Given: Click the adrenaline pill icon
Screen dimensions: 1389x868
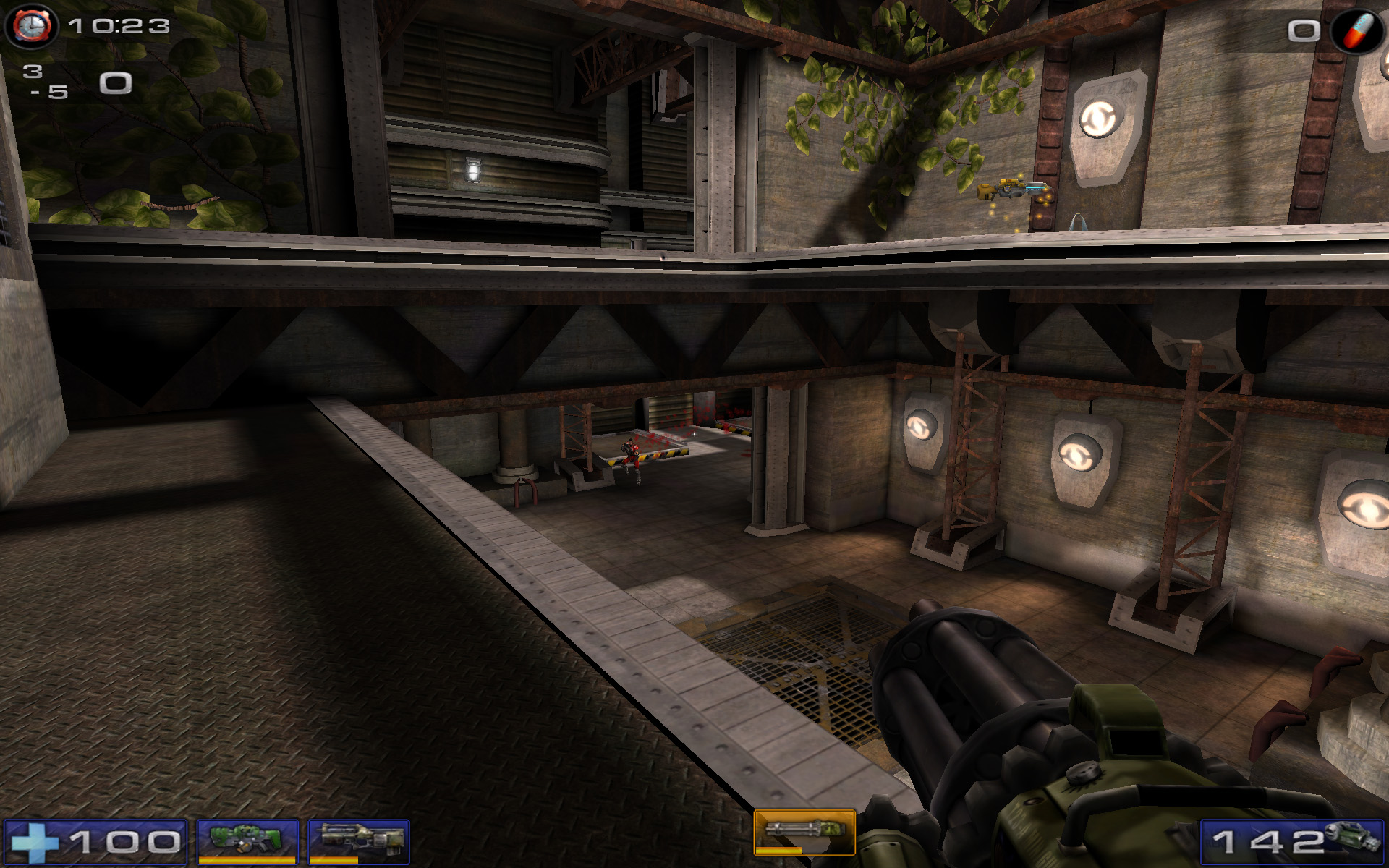Looking at the screenshot, I should (x=1356, y=30).
